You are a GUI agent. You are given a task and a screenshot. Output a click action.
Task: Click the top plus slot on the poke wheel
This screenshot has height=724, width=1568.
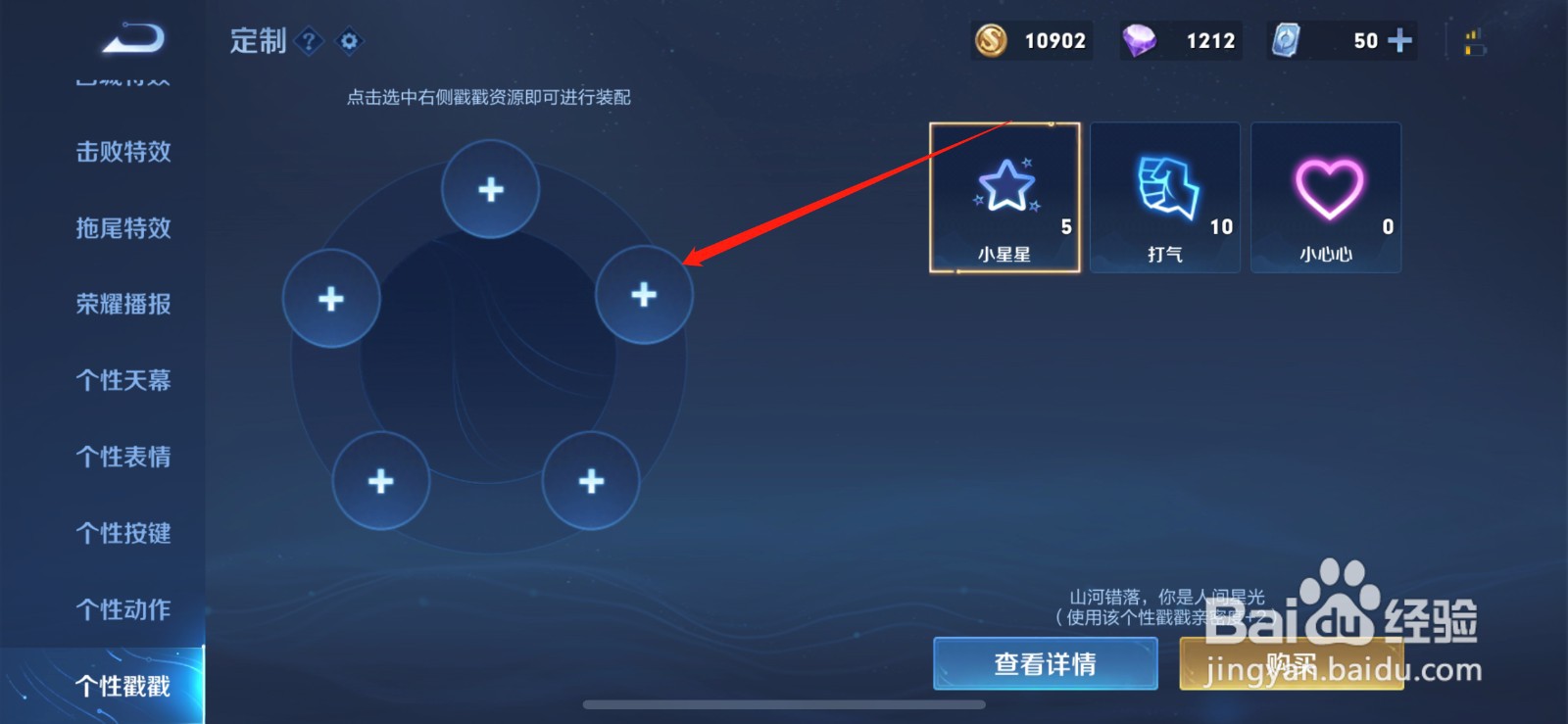(490, 187)
